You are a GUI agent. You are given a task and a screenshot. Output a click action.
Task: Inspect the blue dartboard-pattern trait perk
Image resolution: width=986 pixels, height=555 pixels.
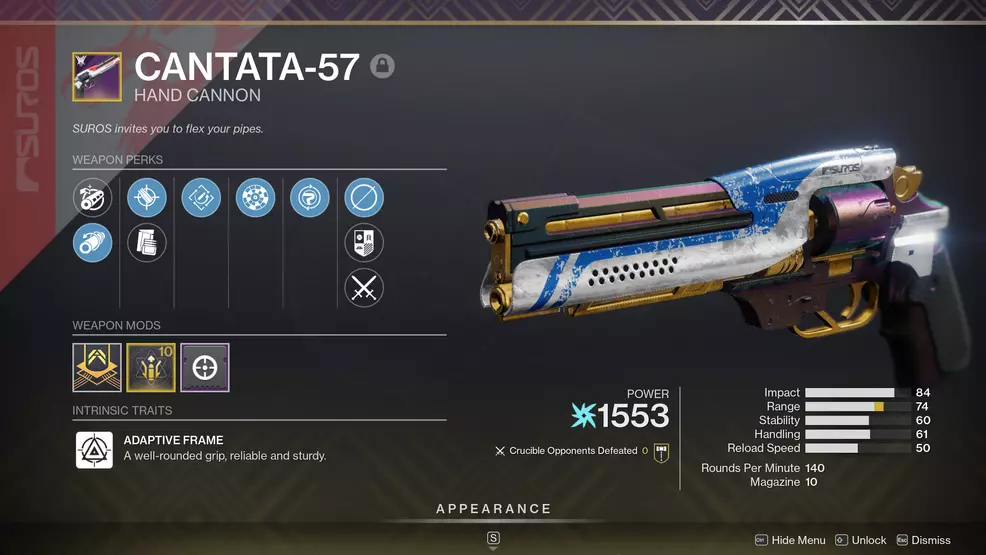pos(255,198)
